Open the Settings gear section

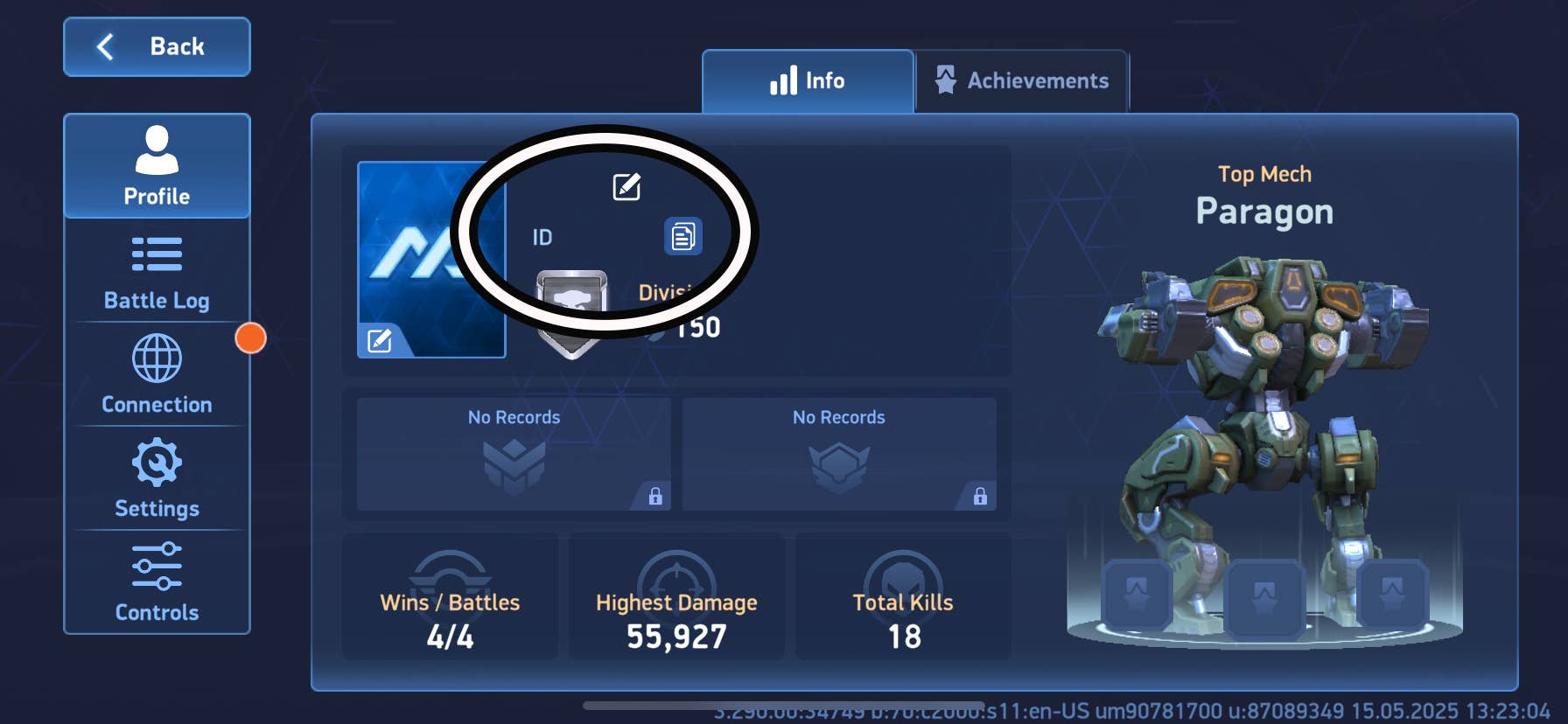[x=157, y=478]
